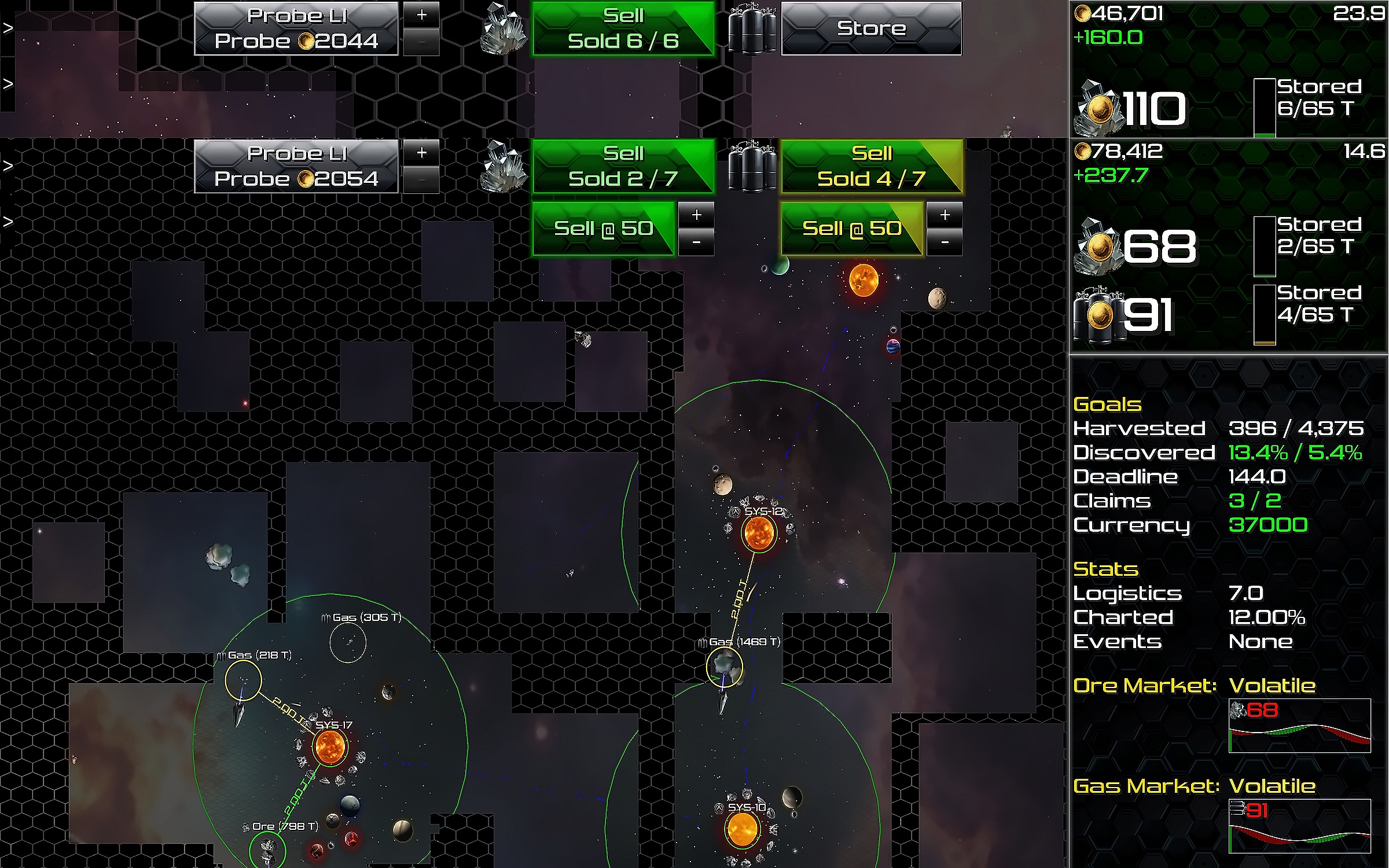The width and height of the screenshot is (1389, 868).
Task: Click the plus beside the Probe 2044 button
Action: [421, 14]
